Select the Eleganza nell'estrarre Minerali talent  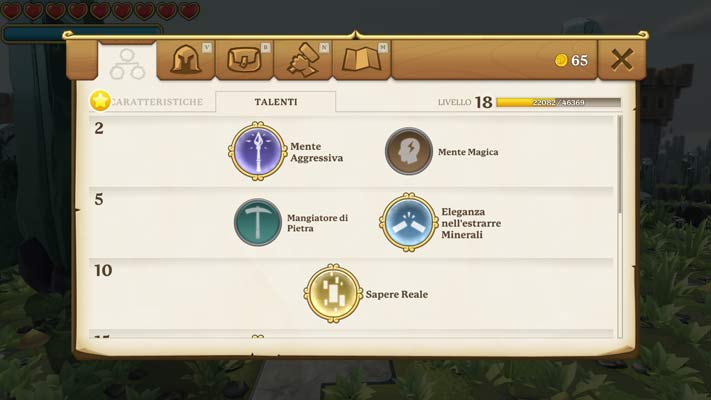click(409, 222)
